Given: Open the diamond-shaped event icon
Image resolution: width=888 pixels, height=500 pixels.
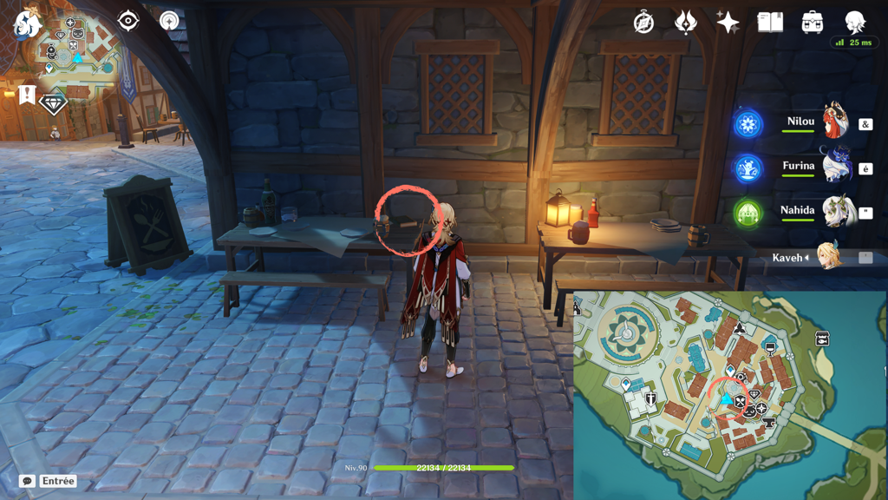Looking at the screenshot, I should pyautogui.click(x=53, y=103).
